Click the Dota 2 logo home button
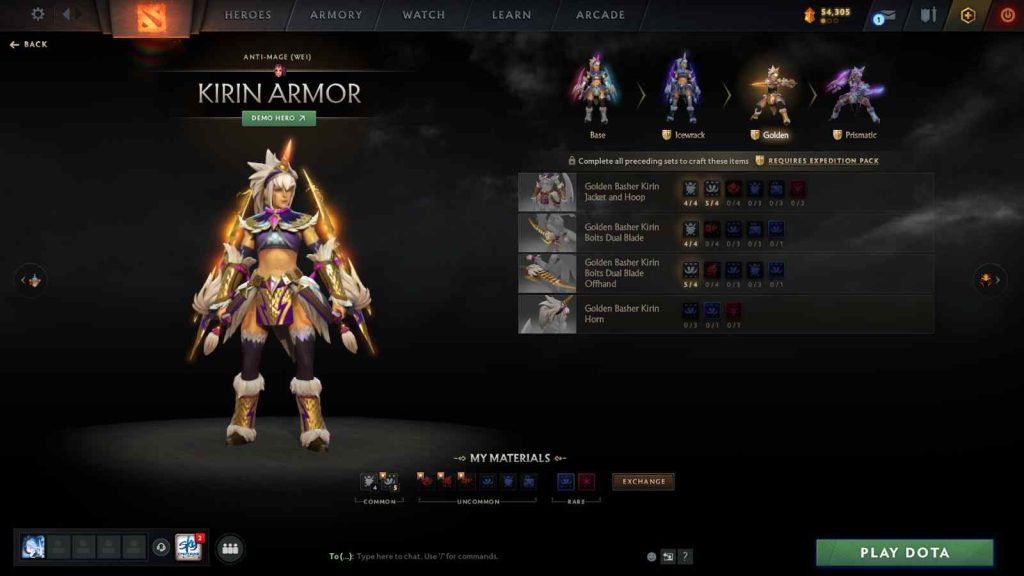 pyautogui.click(x=153, y=18)
